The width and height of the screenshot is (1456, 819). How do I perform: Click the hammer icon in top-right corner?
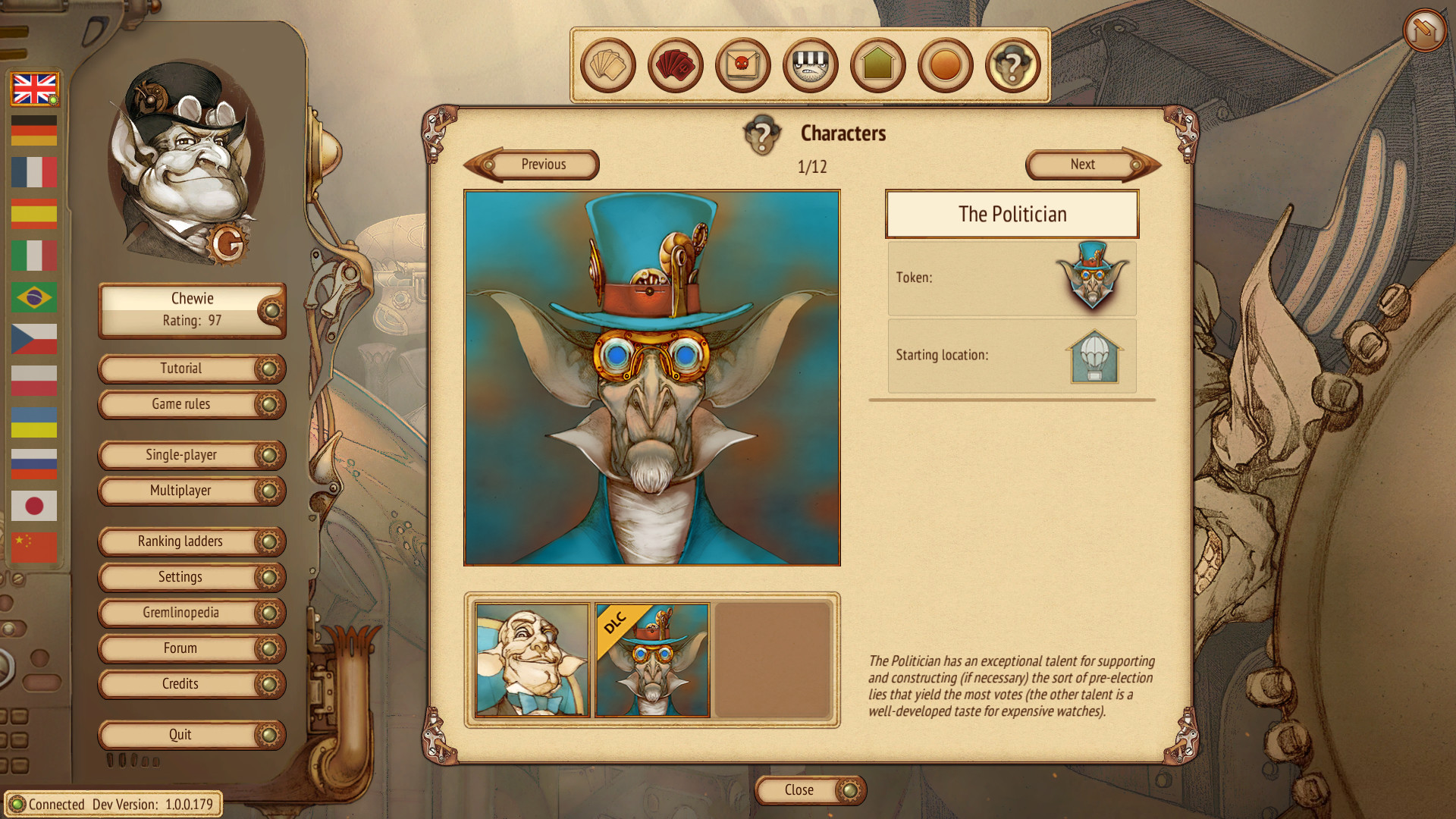(x=1424, y=30)
